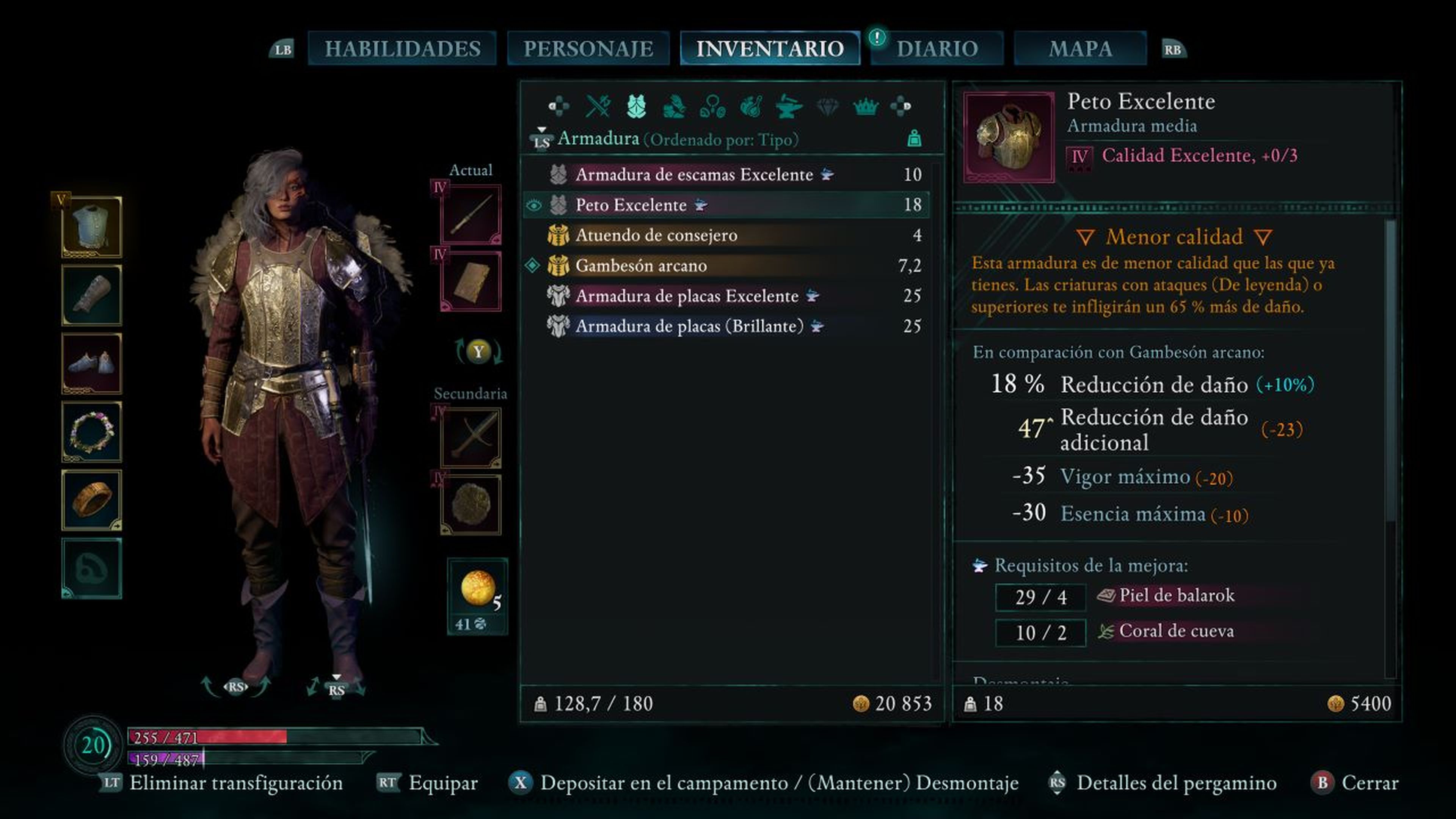Screen dimensions: 1456x819
Task: Switch to the Habilidades tab
Action: coord(402,49)
